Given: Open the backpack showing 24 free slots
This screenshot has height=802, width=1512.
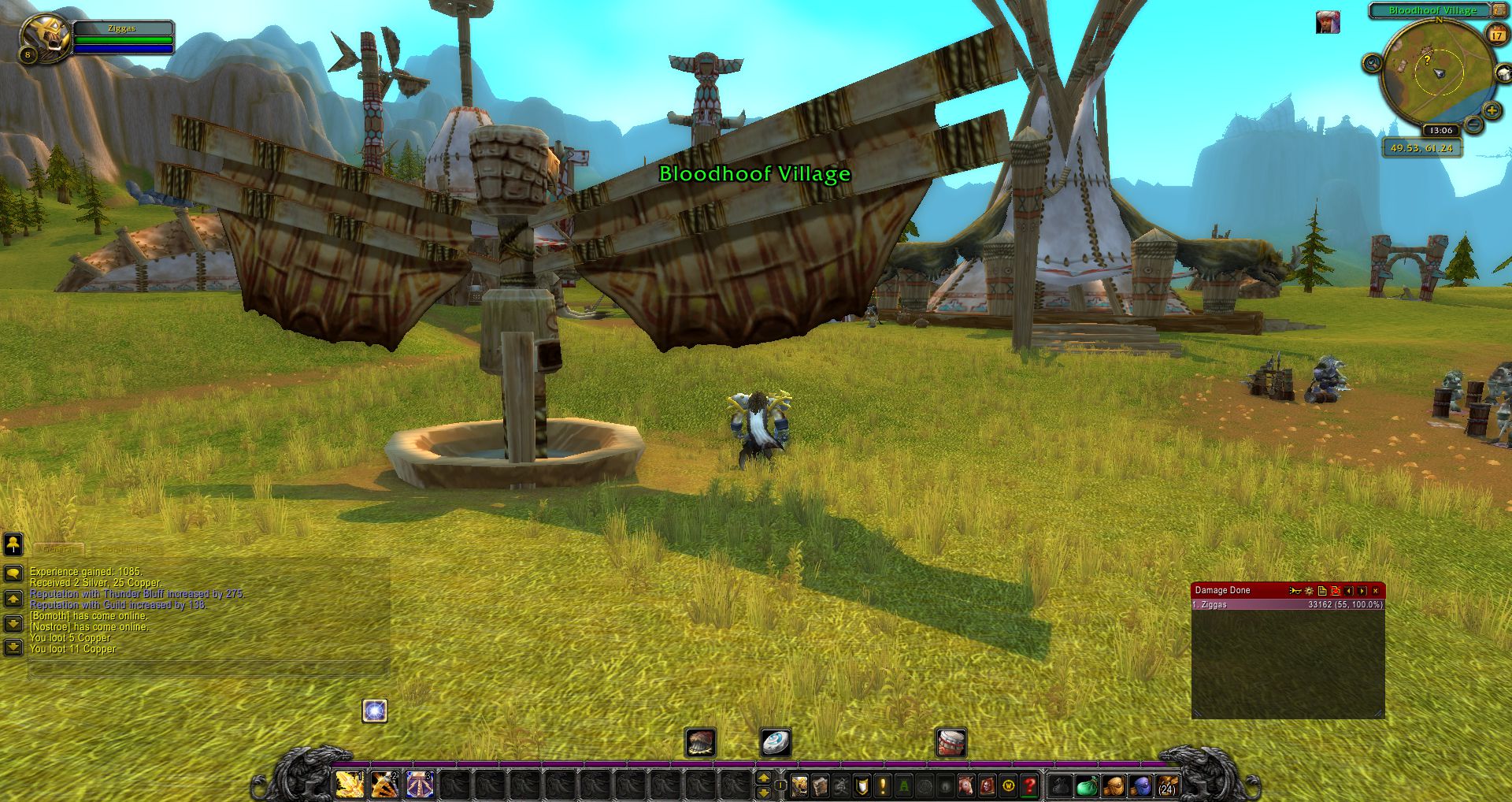Looking at the screenshot, I should (1167, 785).
